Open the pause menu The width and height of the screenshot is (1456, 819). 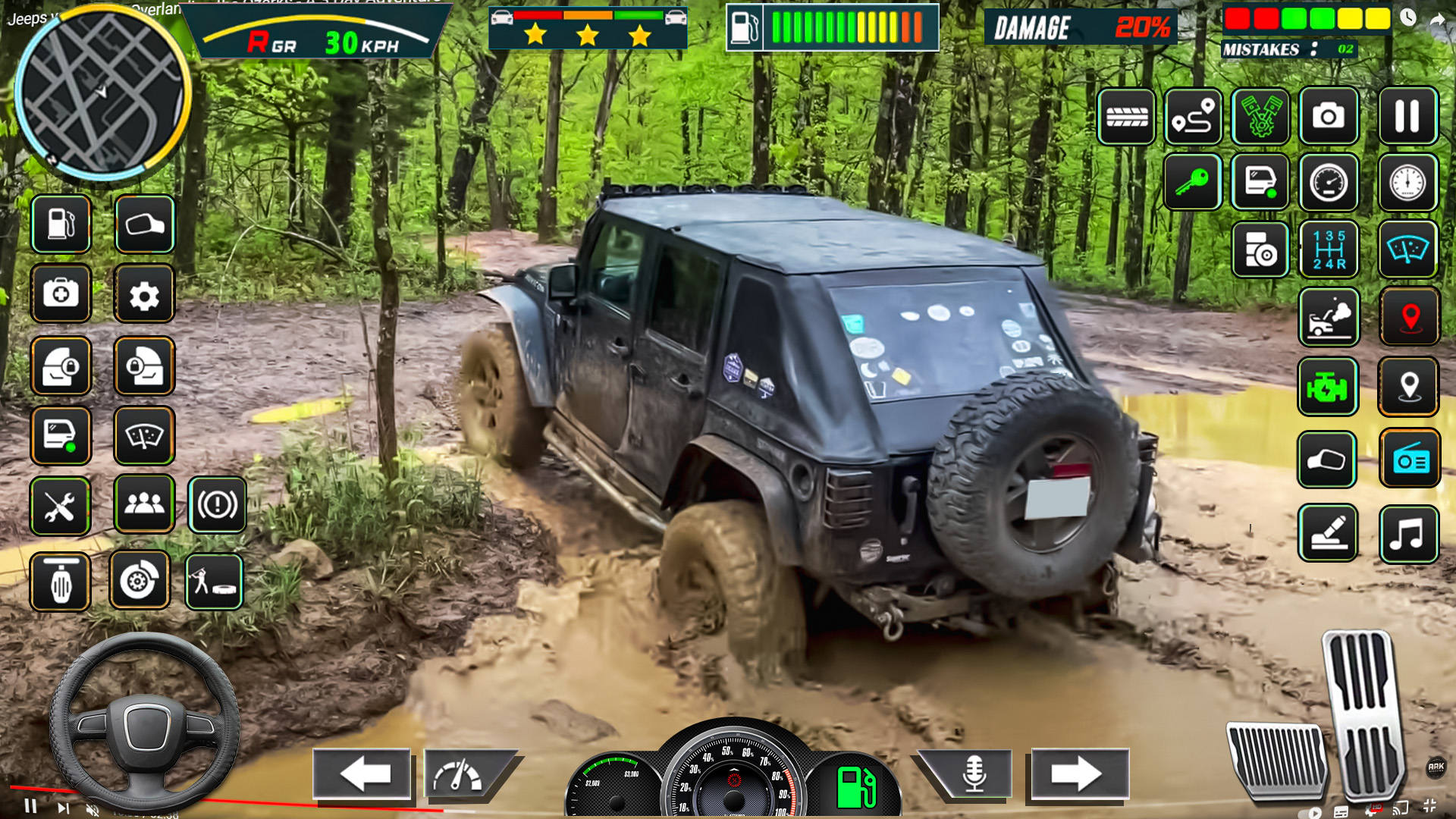[x=1408, y=116]
